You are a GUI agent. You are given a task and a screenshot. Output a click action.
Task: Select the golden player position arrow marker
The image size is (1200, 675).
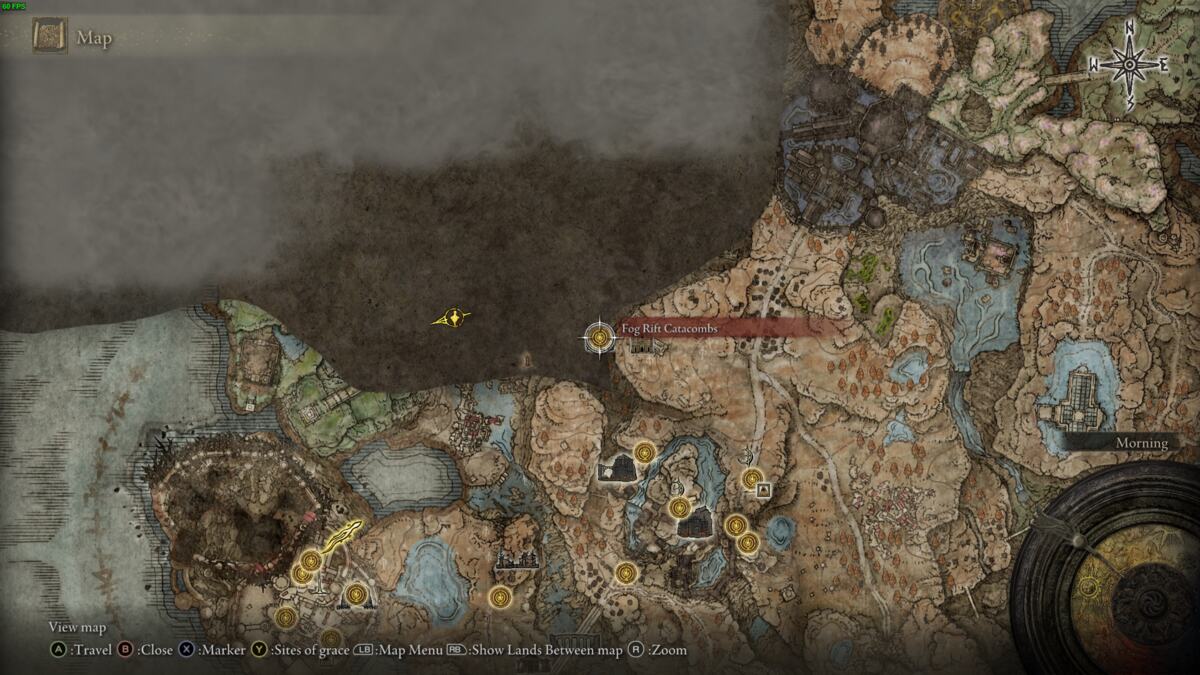point(454,318)
